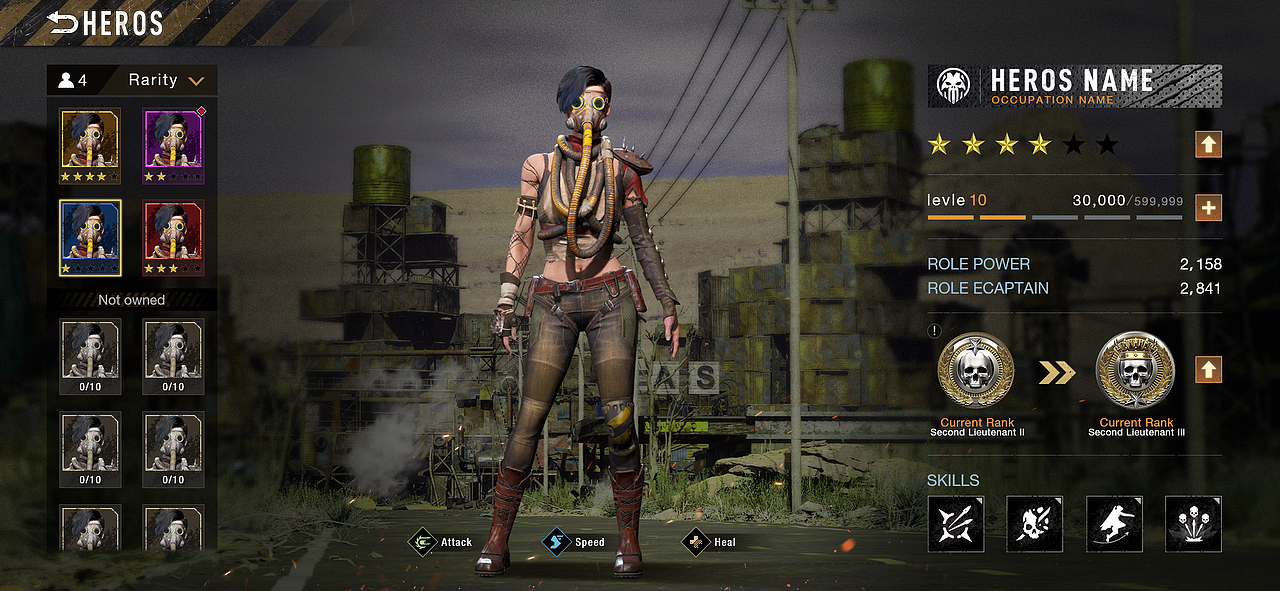Open the rank info exclamation icon

point(934,332)
